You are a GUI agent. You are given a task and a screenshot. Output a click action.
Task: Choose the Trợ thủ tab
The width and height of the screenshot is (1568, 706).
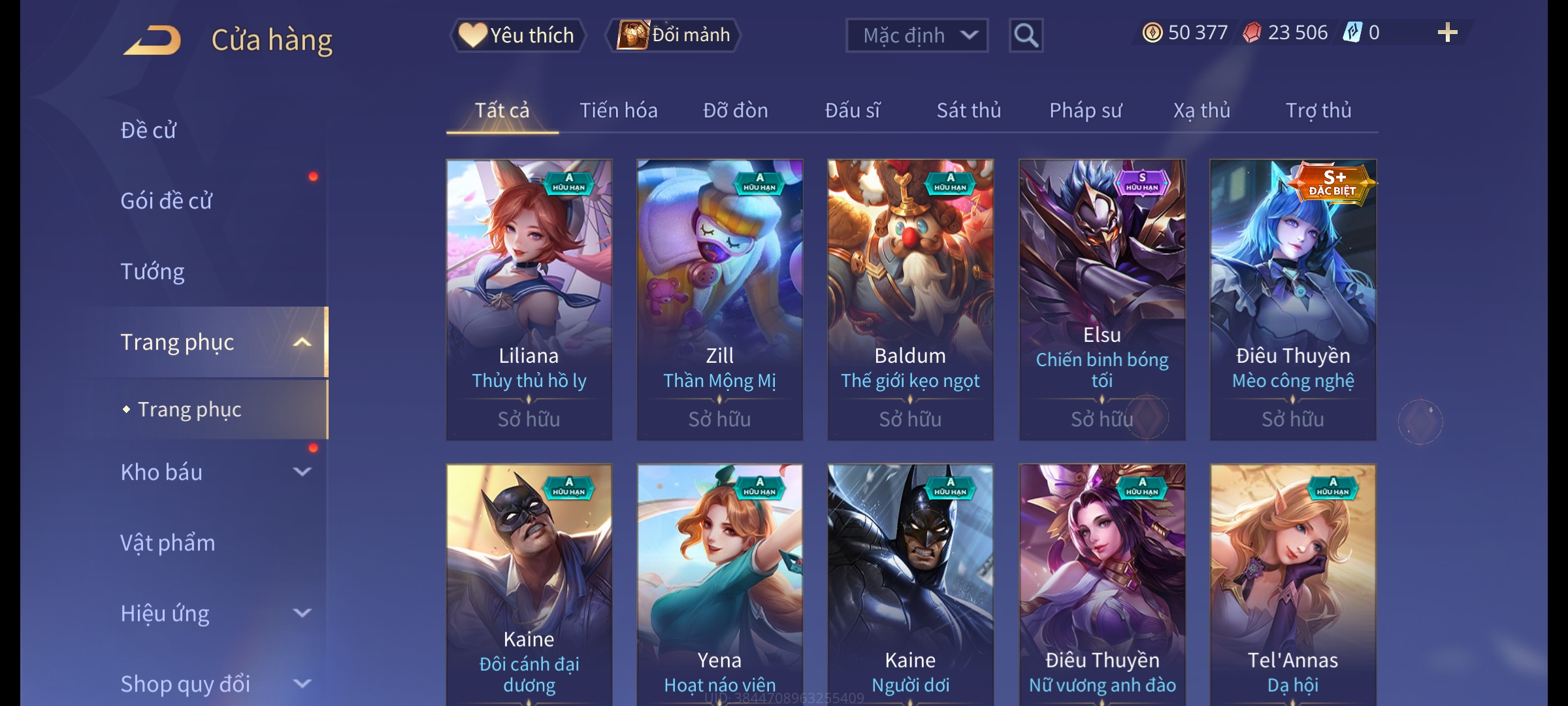(1318, 110)
